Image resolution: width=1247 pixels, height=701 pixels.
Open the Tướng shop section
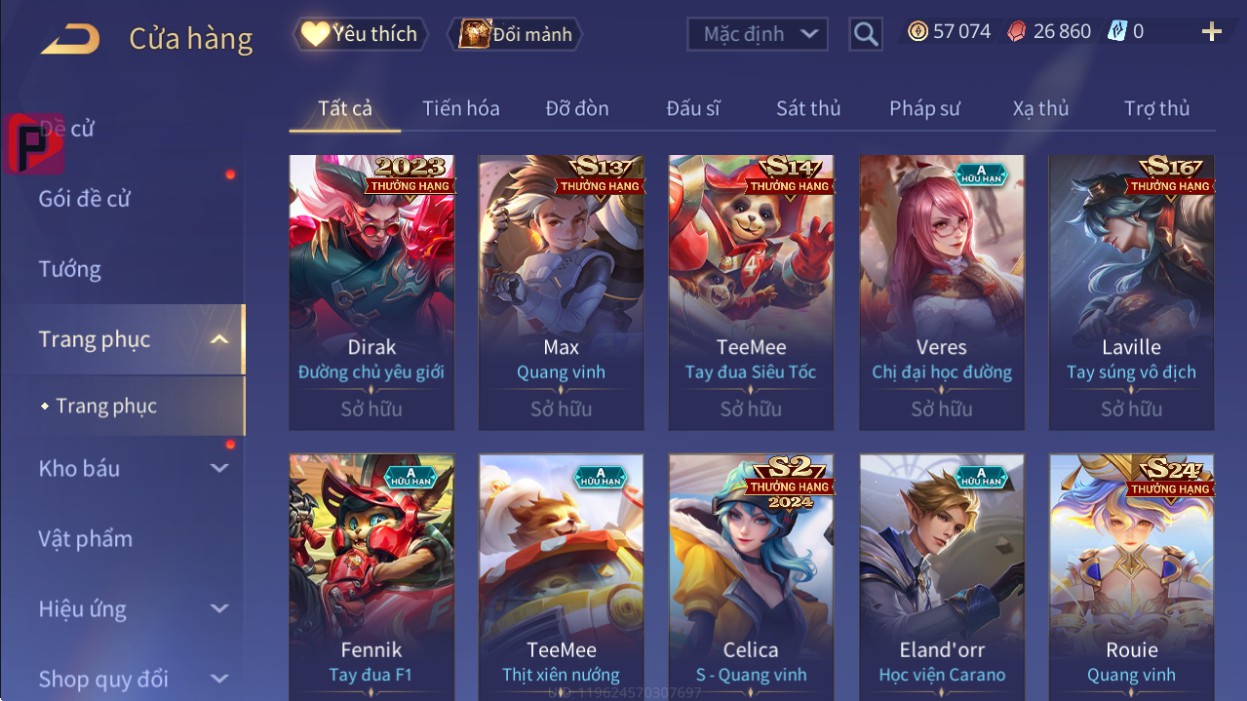tap(70, 269)
